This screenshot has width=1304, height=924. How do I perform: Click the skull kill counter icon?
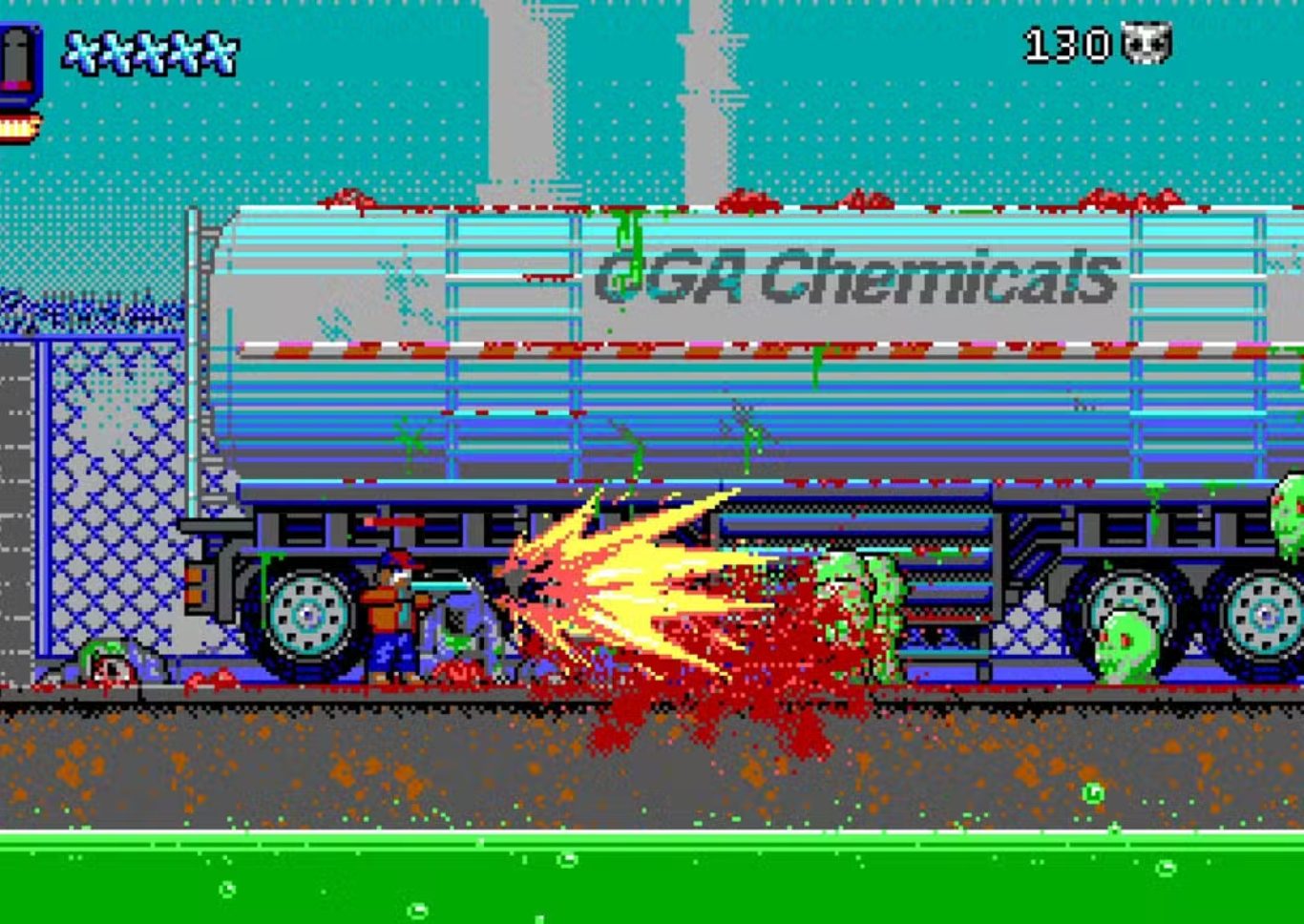(1146, 44)
